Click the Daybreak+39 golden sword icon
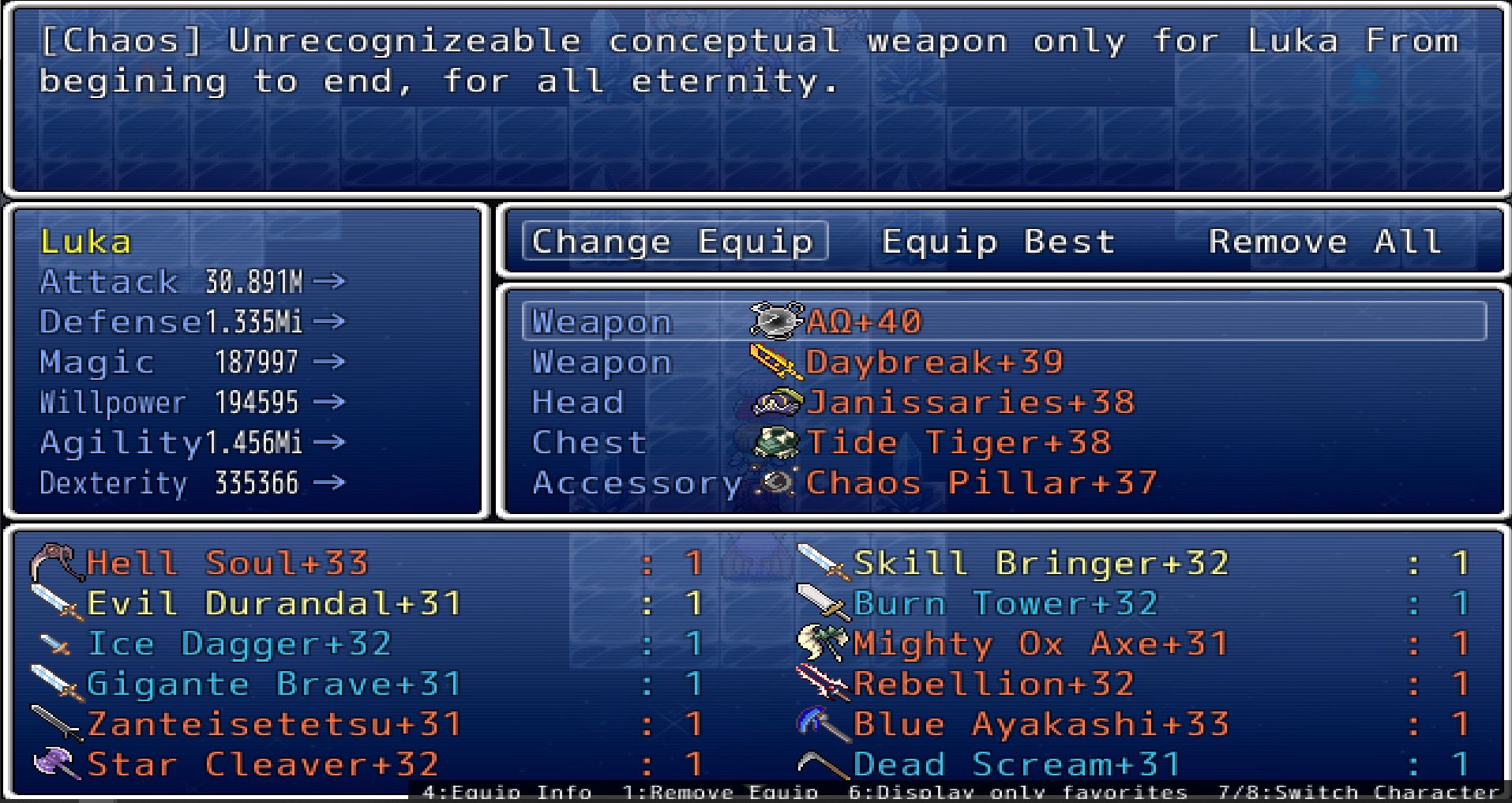The width and height of the screenshot is (1512, 803). 774,362
